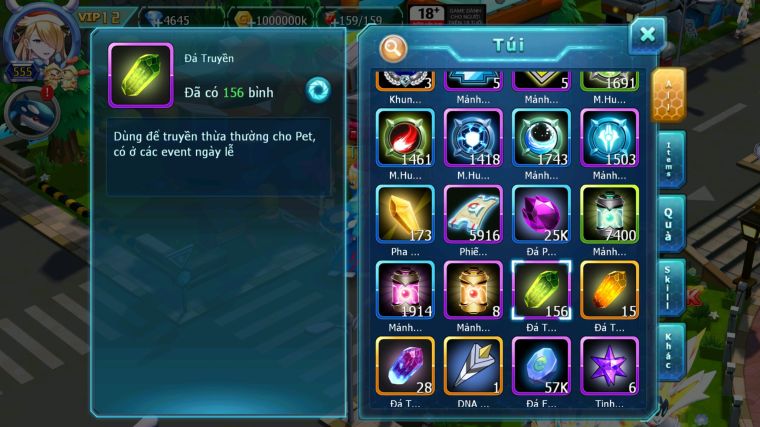Click the round blue swirl button beside Đá Truyền
Screen dimensions: 760x427
coord(319,89)
